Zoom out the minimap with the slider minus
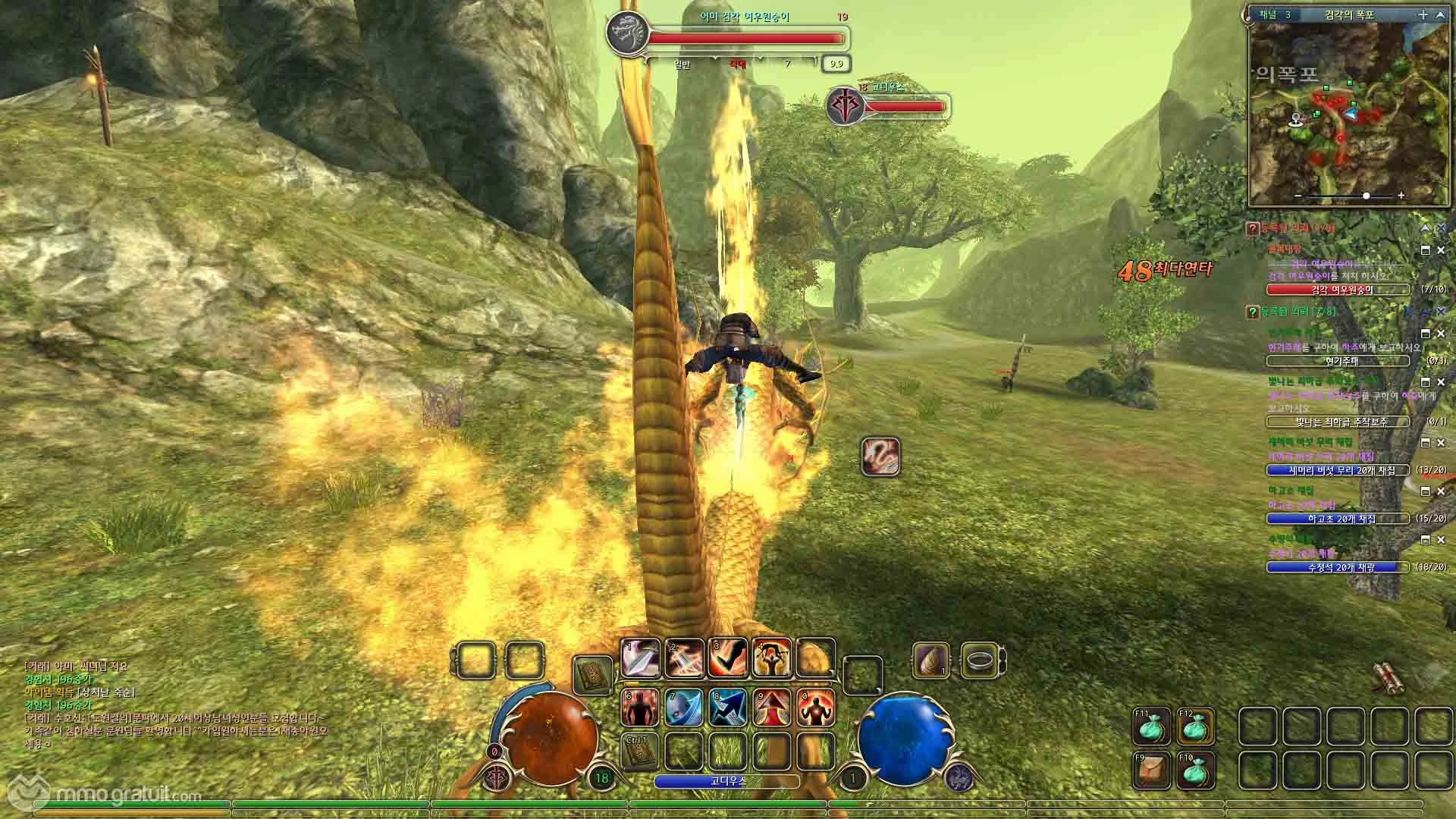The height and width of the screenshot is (819, 1456). coord(1299,196)
